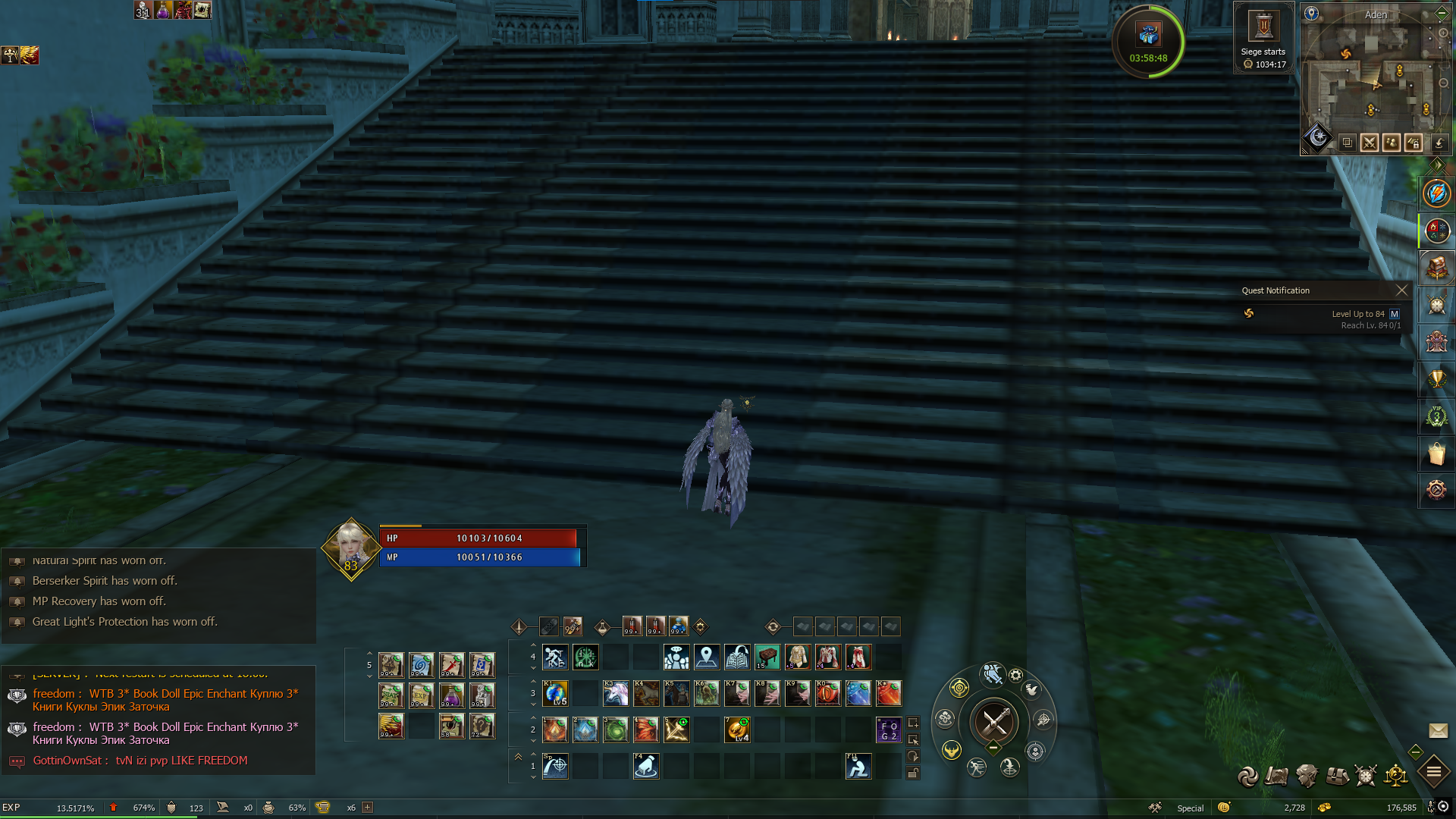Activate the sit-down action in slot F11
Image resolution: width=1456 pixels, height=819 pixels.
(x=858, y=767)
